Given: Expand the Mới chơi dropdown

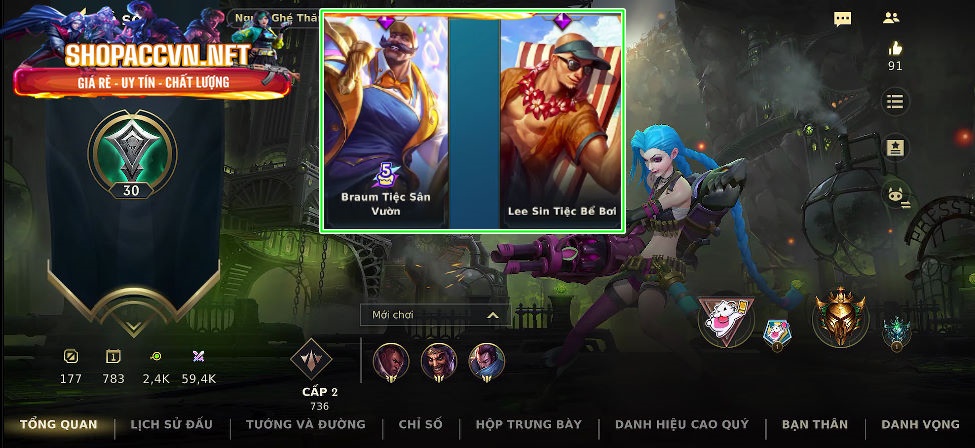Looking at the screenshot, I should (435, 315).
